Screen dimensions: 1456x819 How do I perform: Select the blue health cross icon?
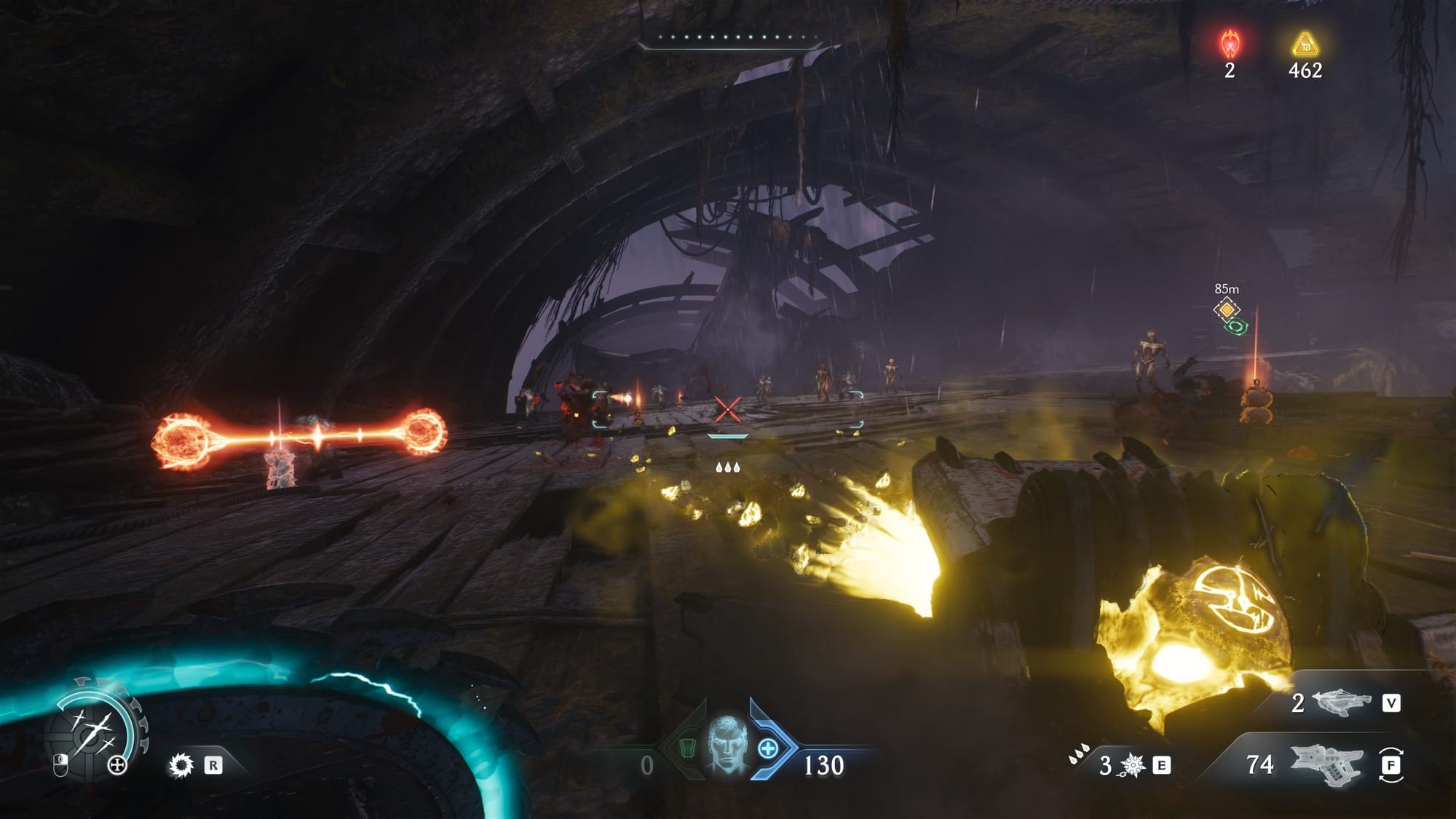[x=769, y=748]
